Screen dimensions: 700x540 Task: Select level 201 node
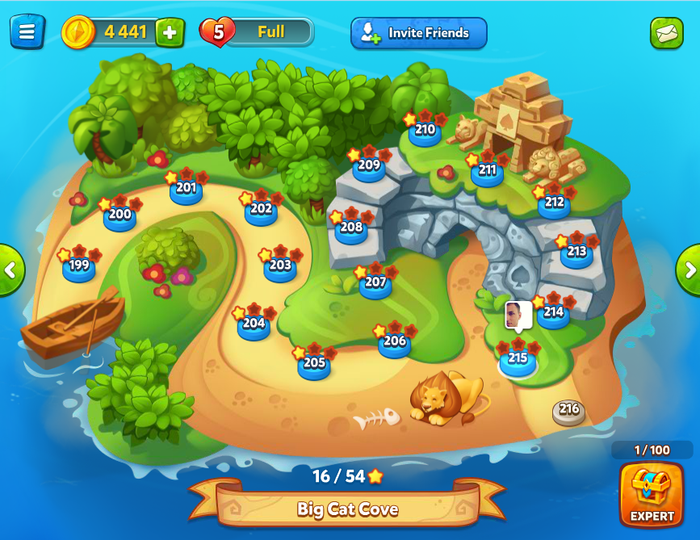tap(186, 188)
